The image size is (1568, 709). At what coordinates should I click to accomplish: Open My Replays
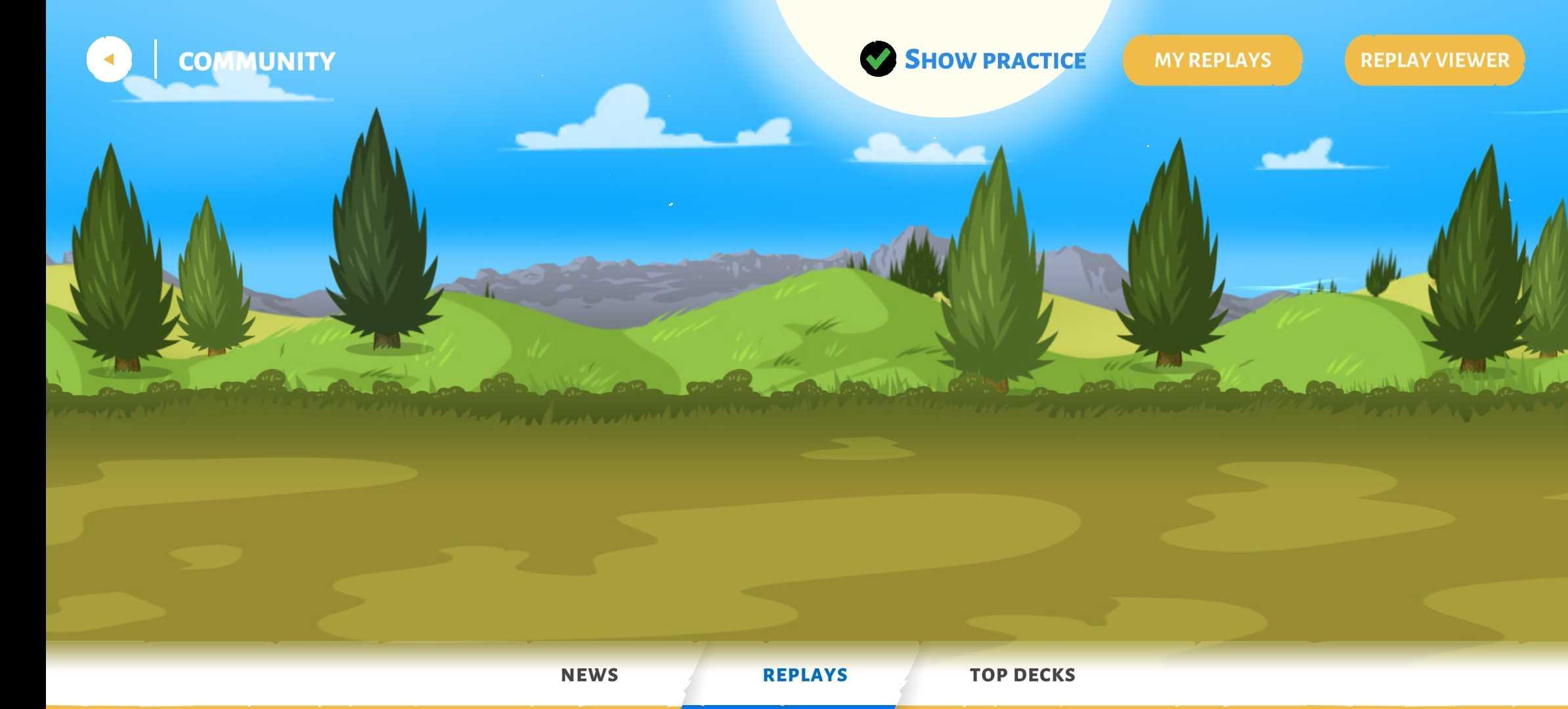pyautogui.click(x=1212, y=60)
